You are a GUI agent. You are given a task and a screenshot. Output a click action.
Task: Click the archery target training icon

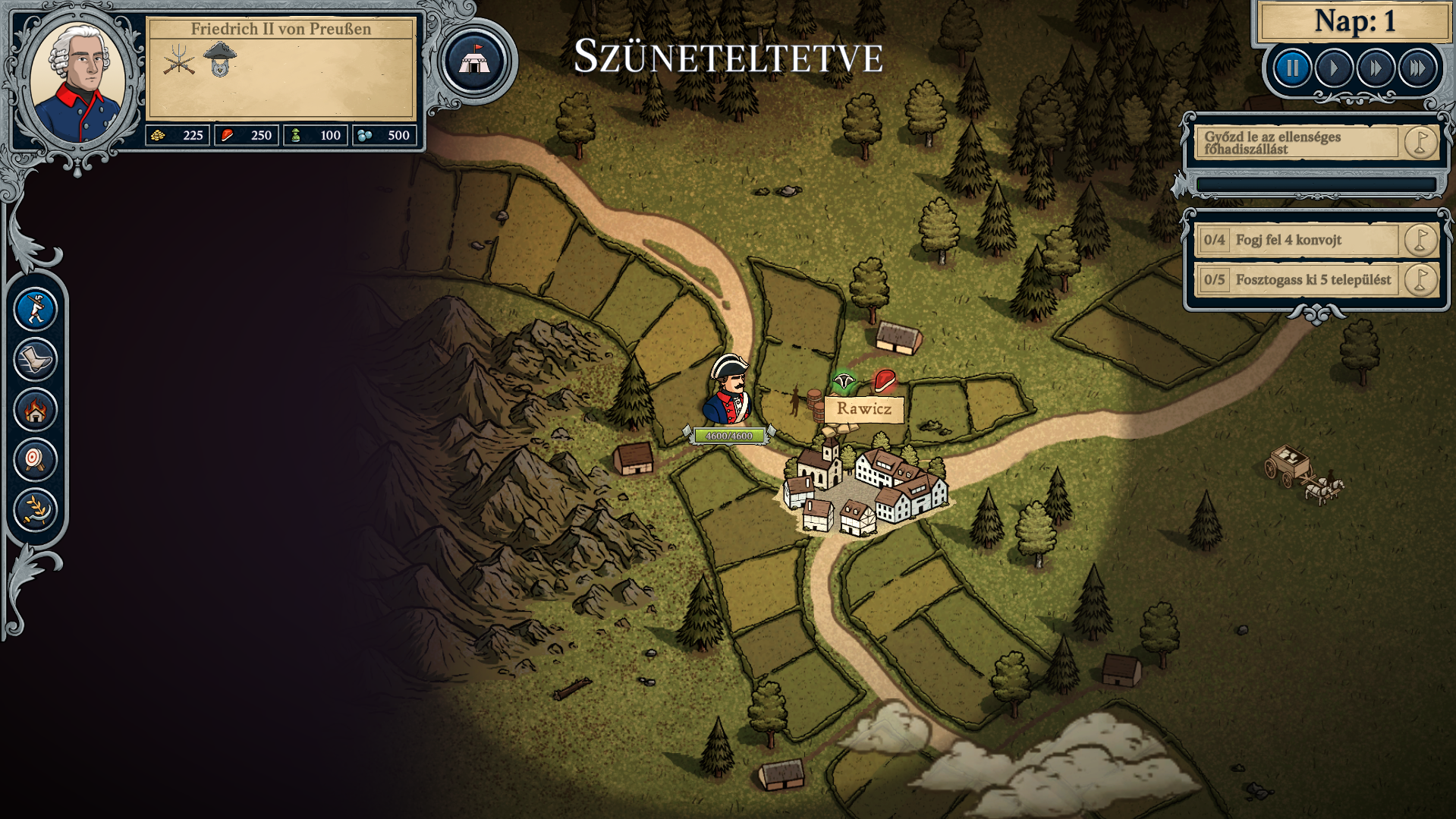point(35,459)
